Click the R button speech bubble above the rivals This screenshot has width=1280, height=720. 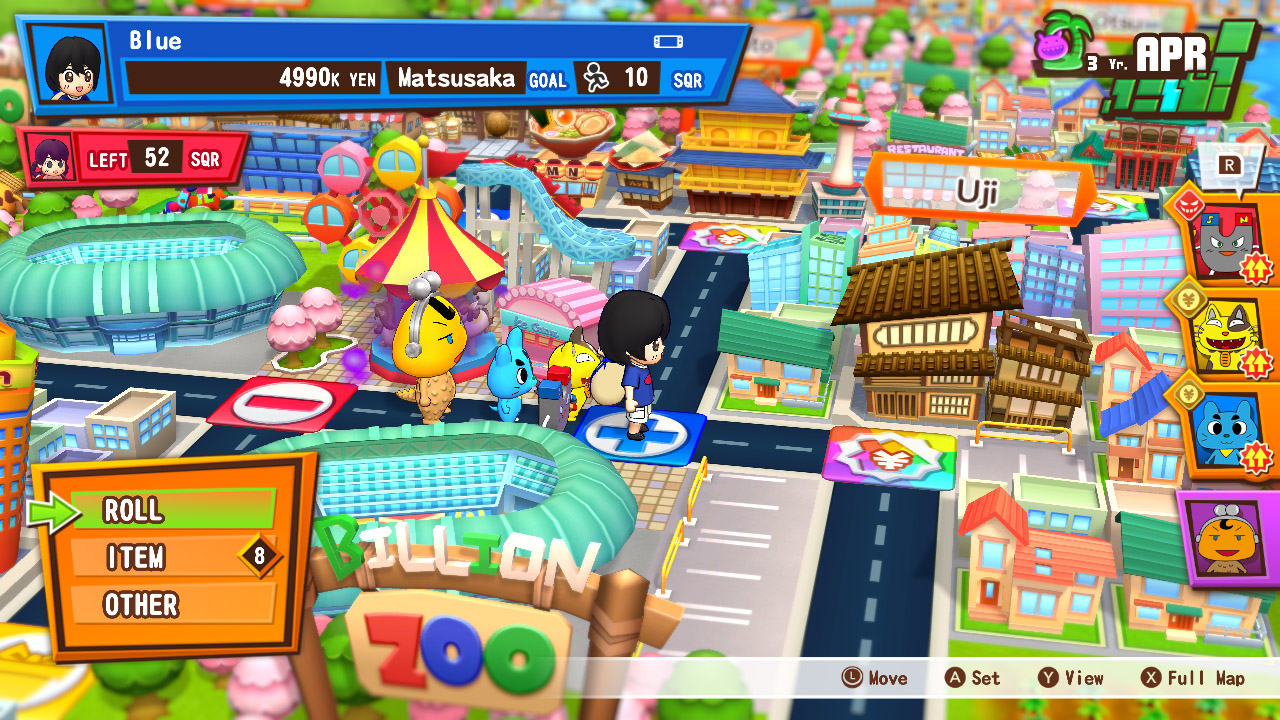pos(1229,165)
